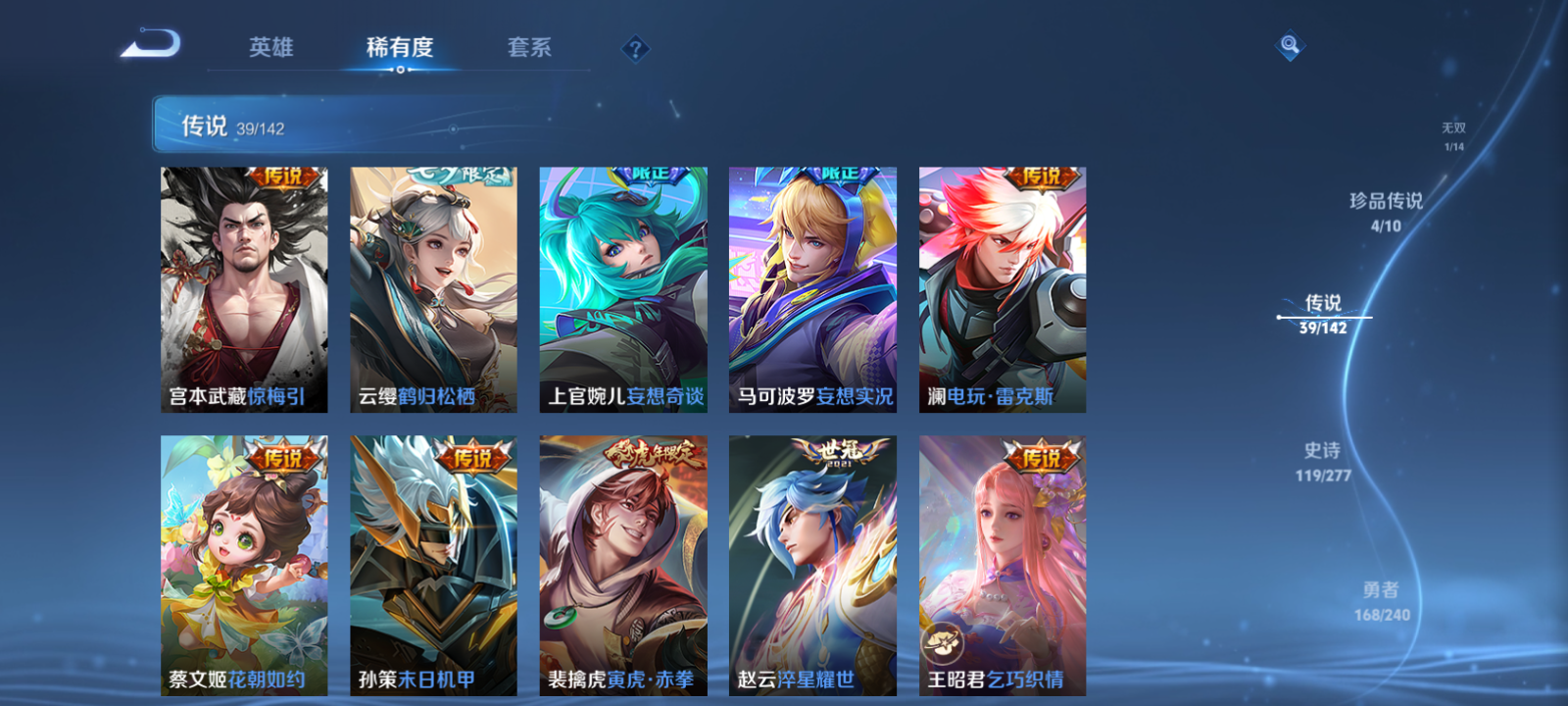Open the 珍品传说 rarity section

tap(1386, 207)
